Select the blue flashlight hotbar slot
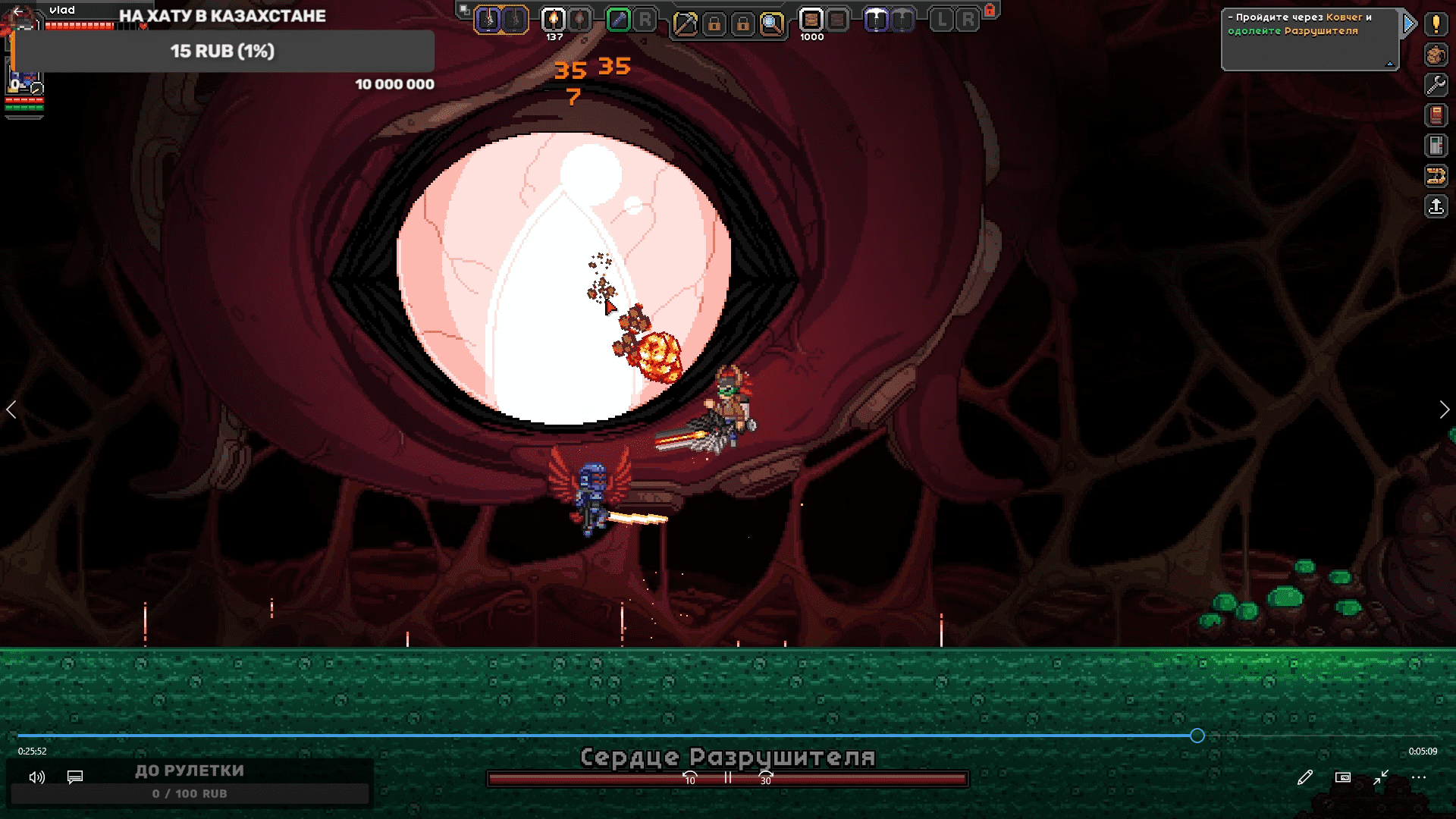The height and width of the screenshot is (819, 1456). (619, 20)
